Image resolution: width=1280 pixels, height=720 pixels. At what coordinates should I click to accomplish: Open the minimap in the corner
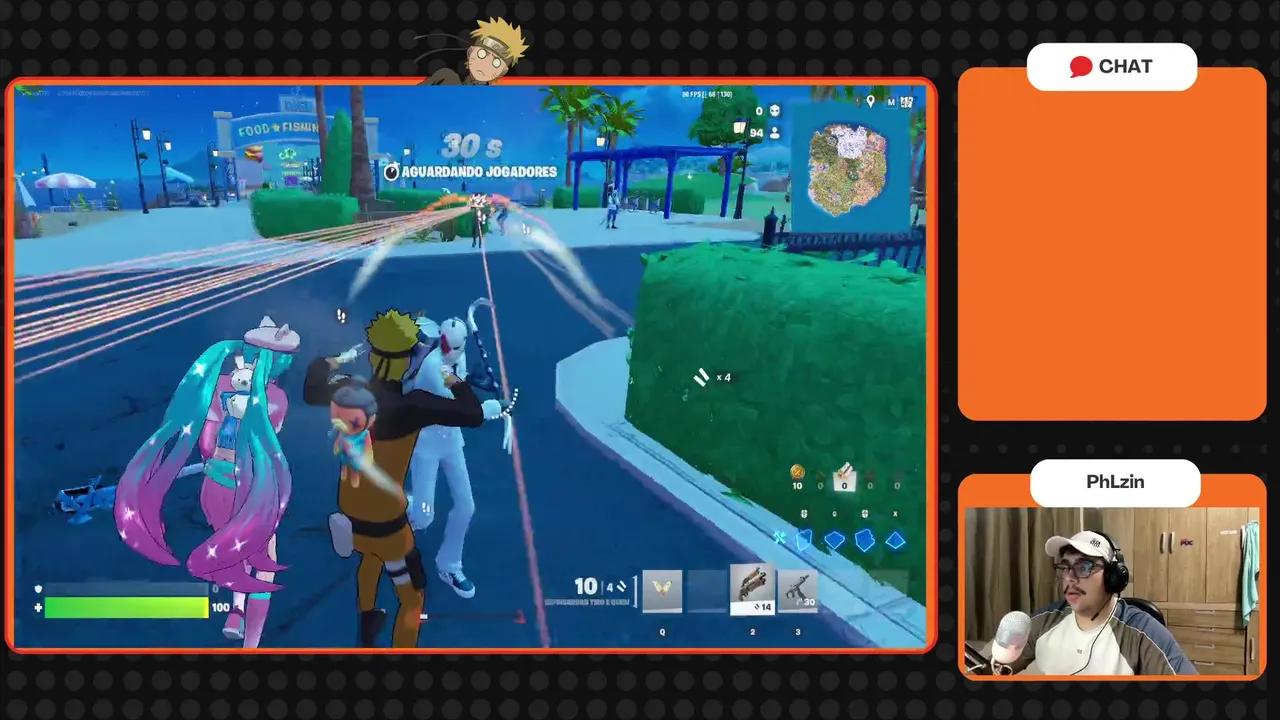point(850,165)
